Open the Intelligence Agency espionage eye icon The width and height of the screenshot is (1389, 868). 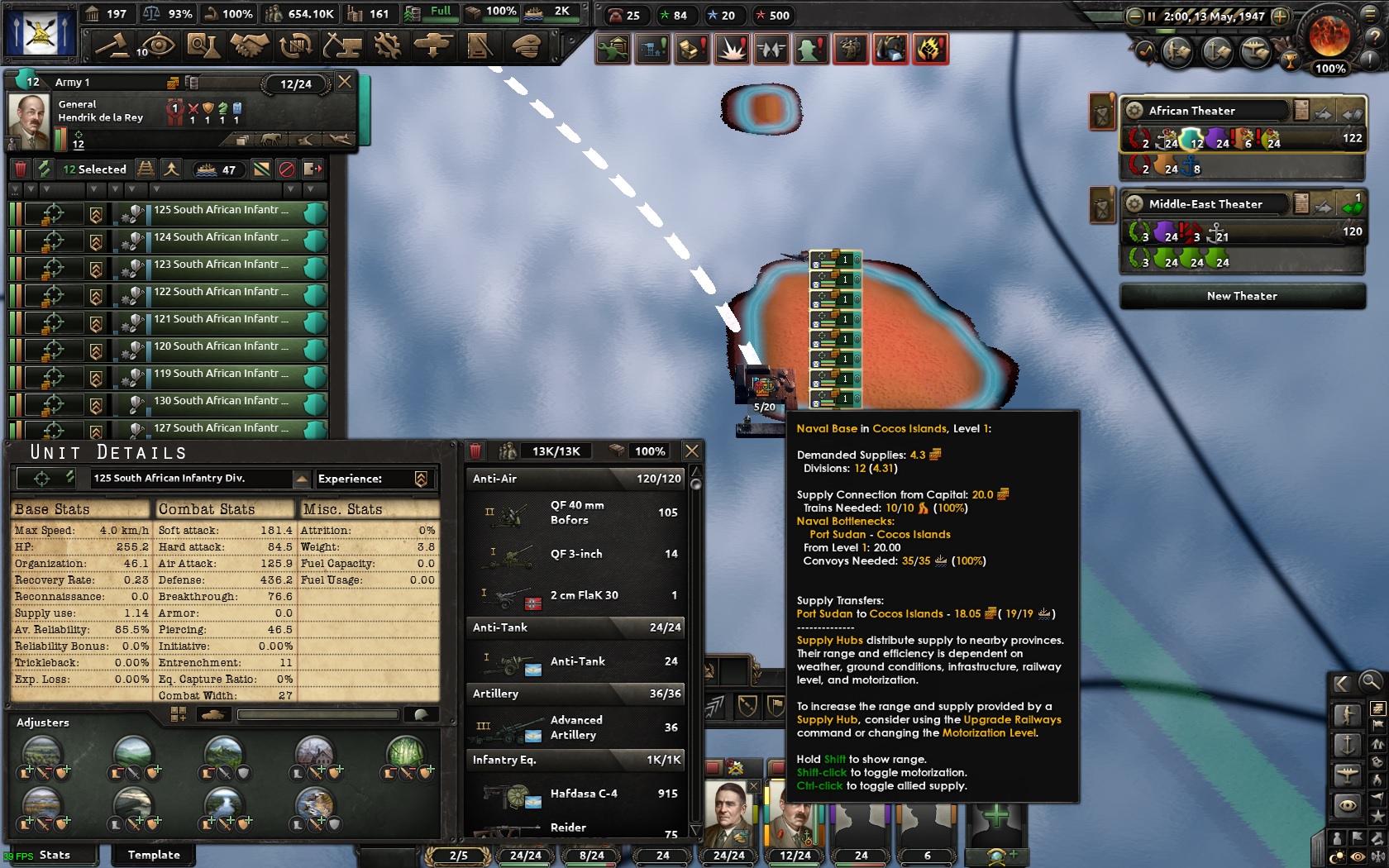[157, 47]
